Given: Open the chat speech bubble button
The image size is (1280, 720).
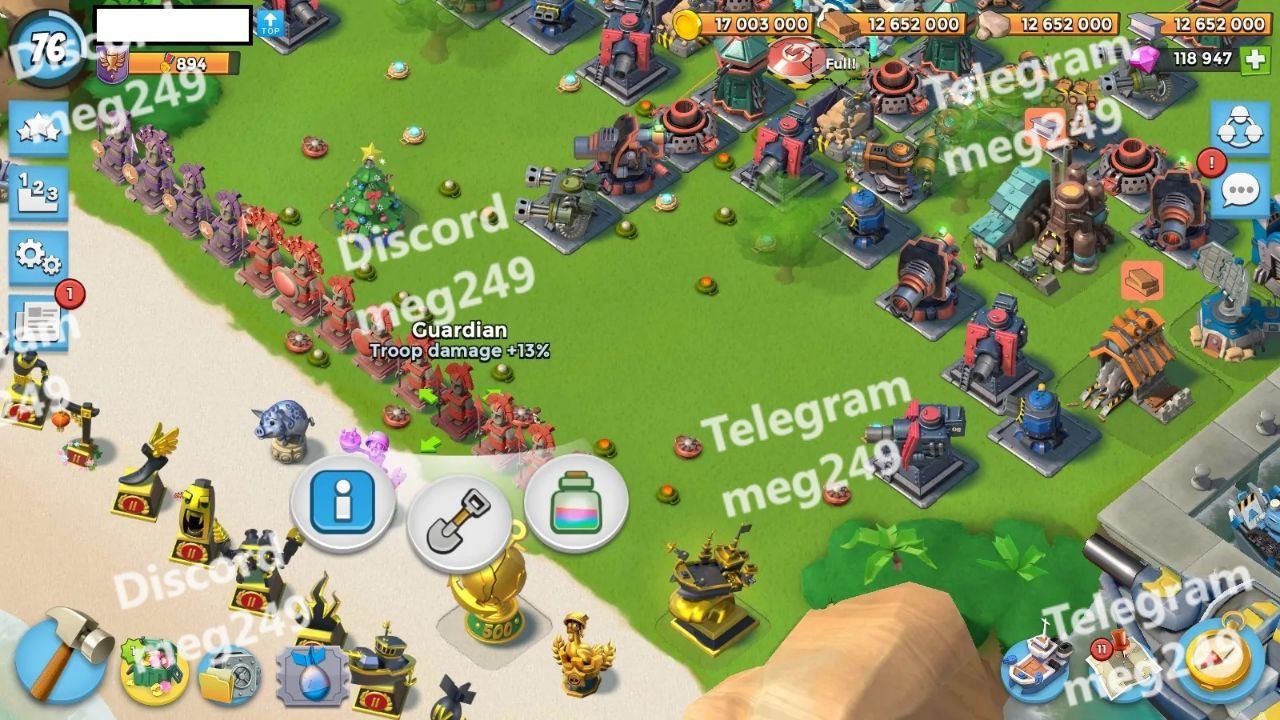Looking at the screenshot, I should pyautogui.click(x=1240, y=190).
